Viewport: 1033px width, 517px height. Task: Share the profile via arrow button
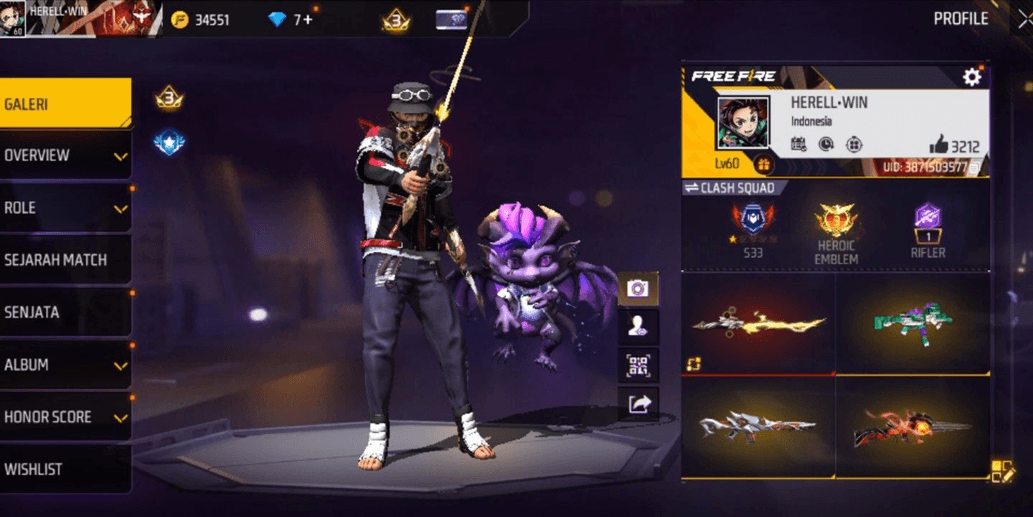click(638, 403)
